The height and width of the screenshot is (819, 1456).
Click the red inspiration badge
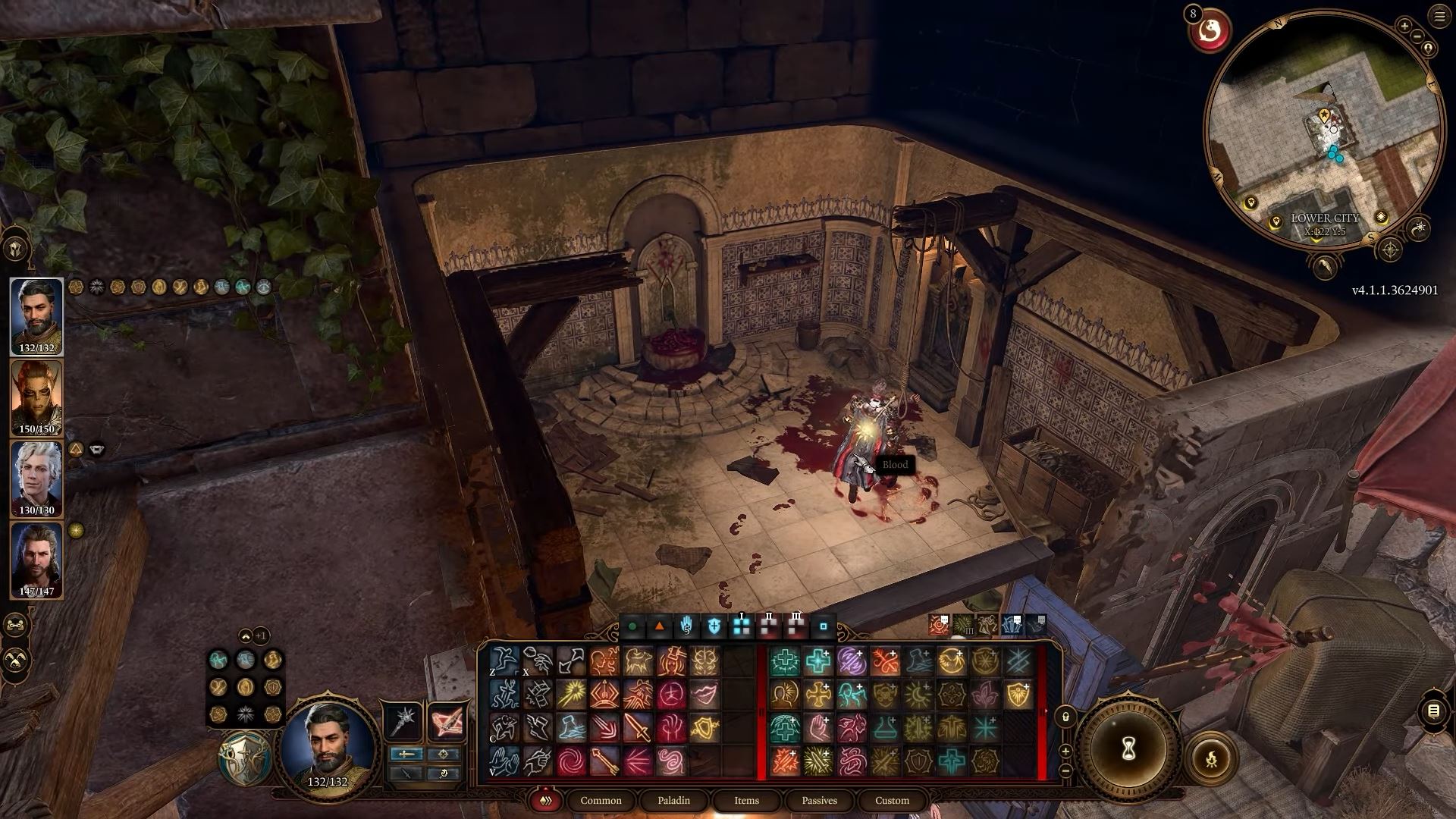(1209, 30)
